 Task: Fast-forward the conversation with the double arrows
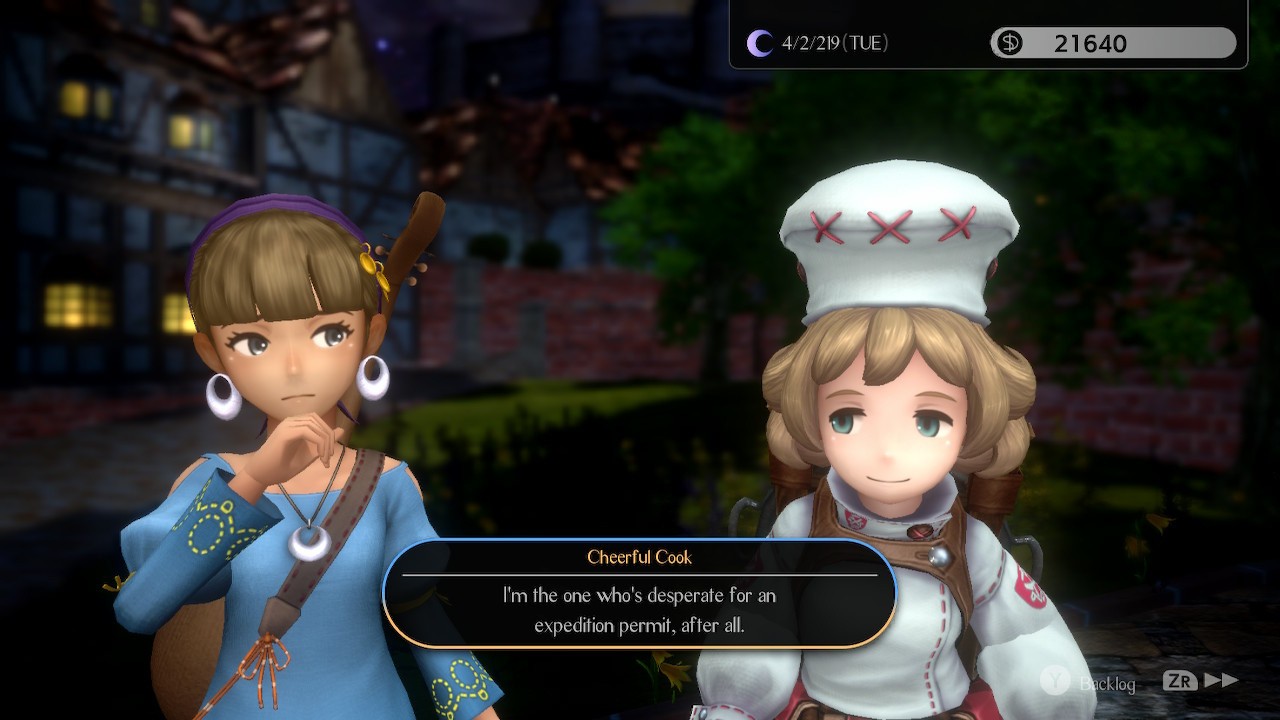1221,681
